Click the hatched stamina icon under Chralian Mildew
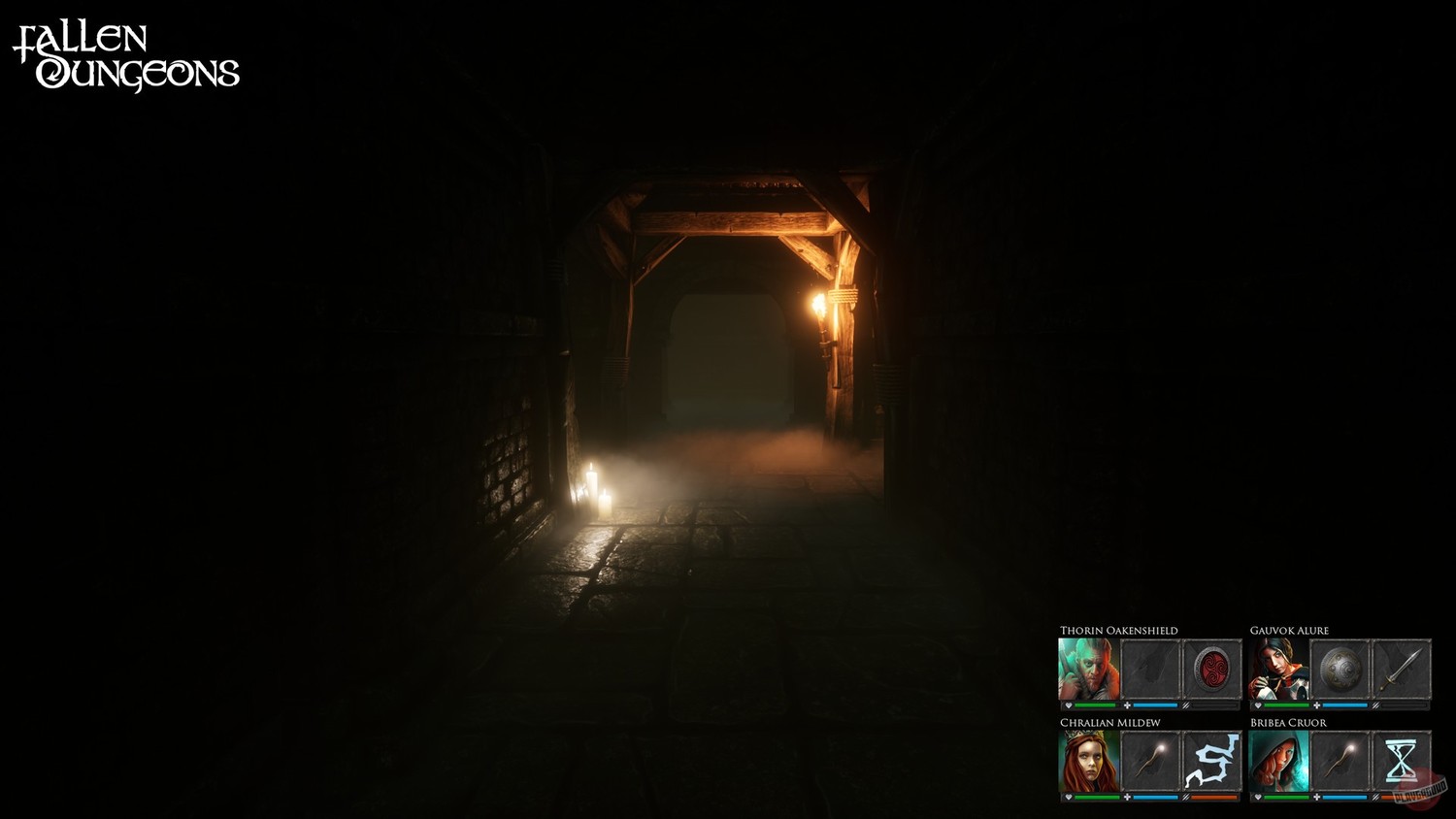 (1186, 797)
